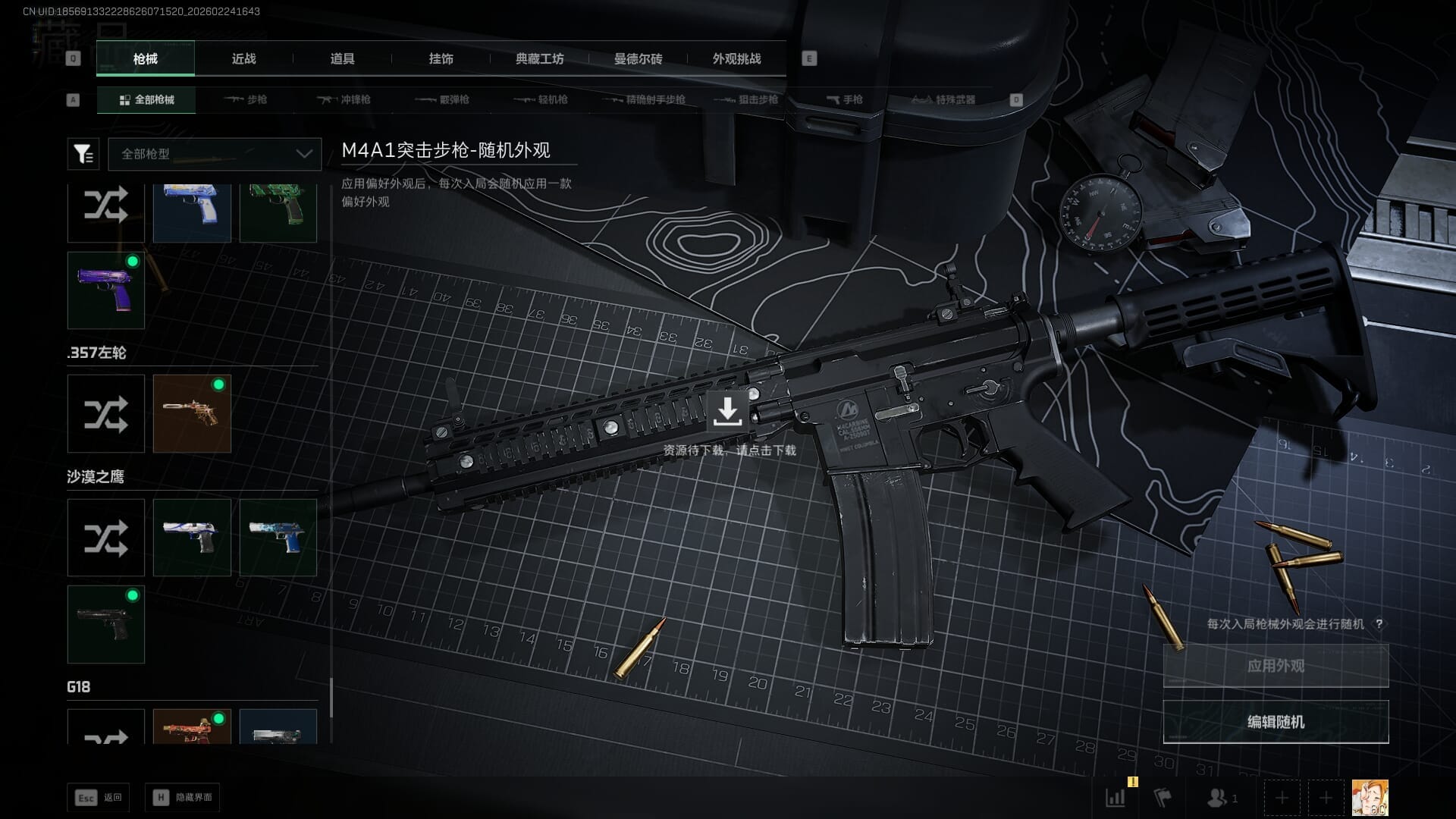The width and height of the screenshot is (1456, 819).
Task: Switch to the 近战 melee tab
Action: click(x=243, y=58)
